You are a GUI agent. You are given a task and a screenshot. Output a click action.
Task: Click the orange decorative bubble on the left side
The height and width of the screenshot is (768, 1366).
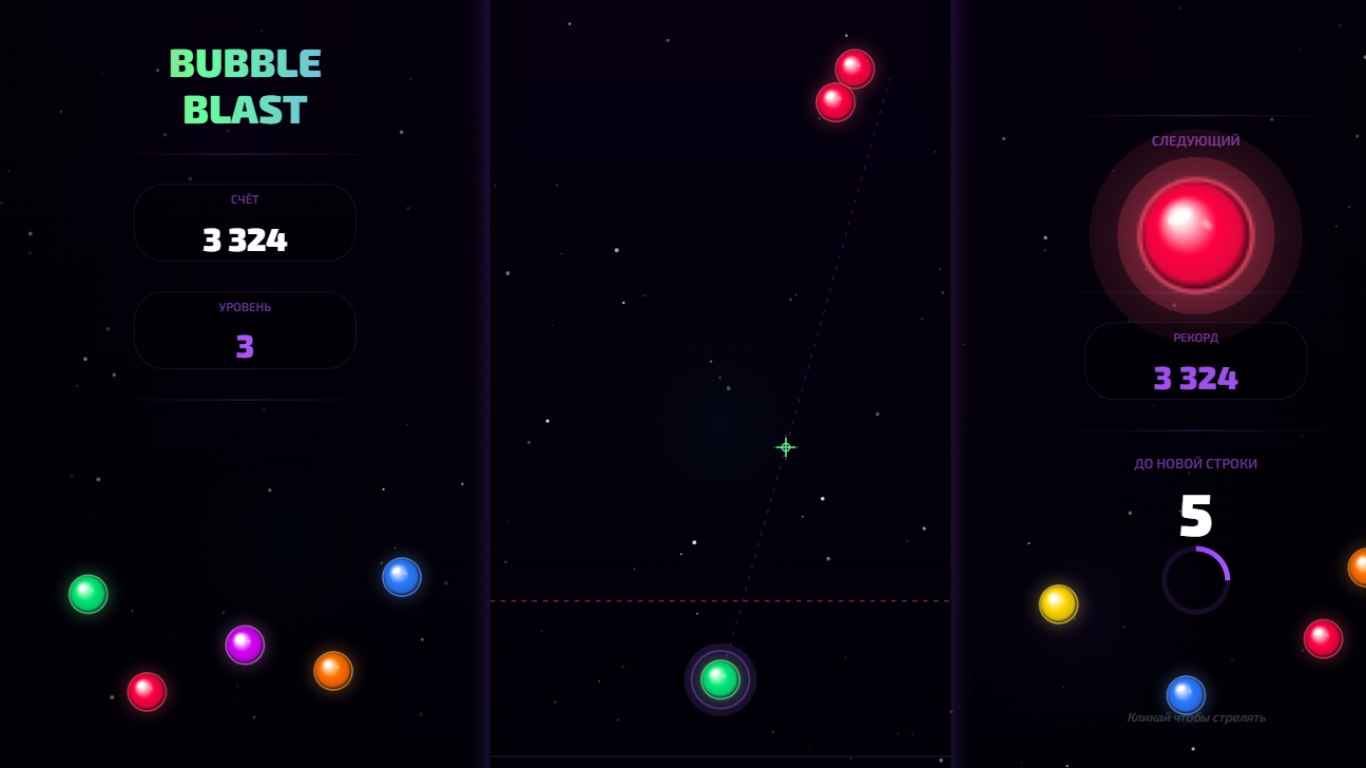[333, 670]
